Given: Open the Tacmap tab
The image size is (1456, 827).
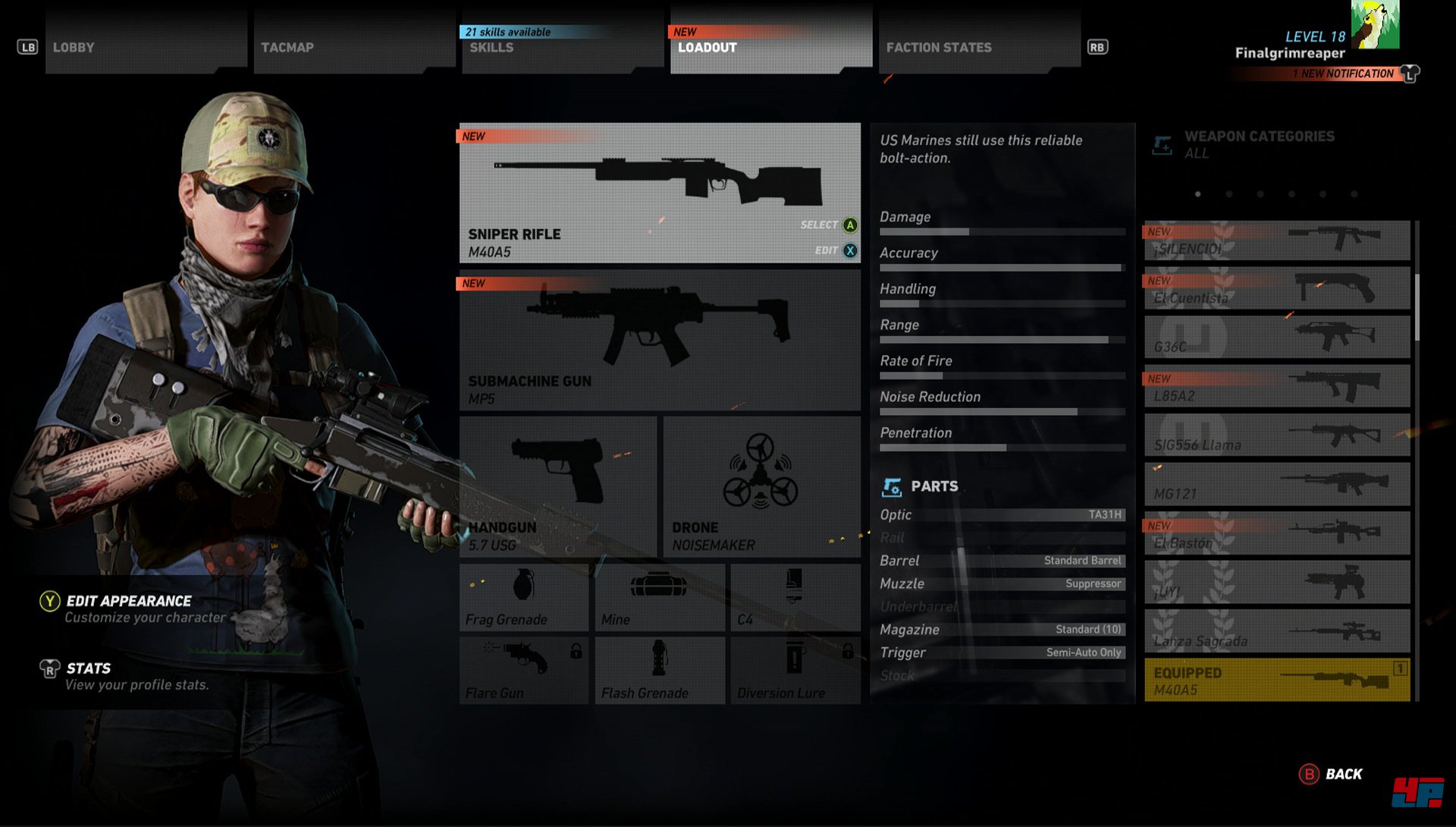Looking at the screenshot, I should point(353,47).
